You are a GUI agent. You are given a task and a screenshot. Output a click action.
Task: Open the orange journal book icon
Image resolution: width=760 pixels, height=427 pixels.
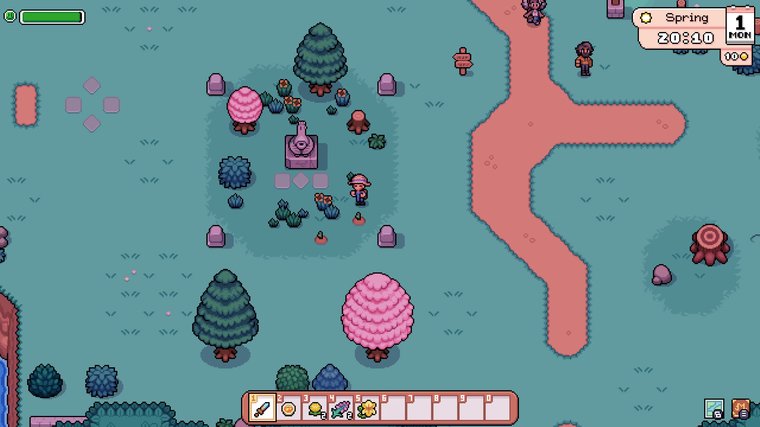(x=741, y=408)
